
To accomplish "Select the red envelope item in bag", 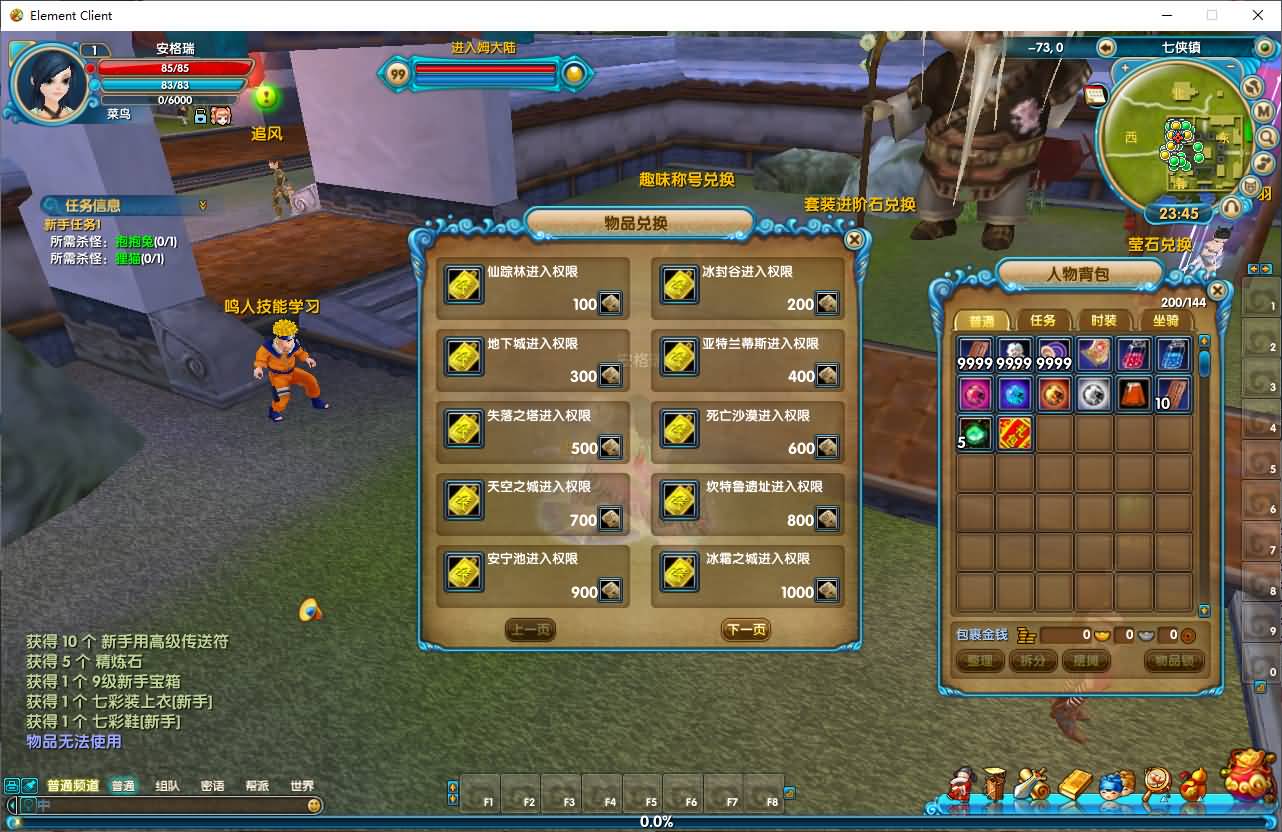I will pyautogui.click(x=1015, y=434).
